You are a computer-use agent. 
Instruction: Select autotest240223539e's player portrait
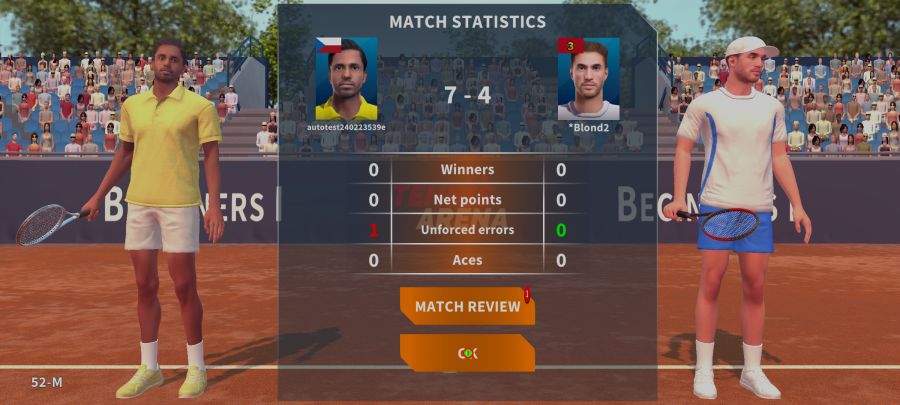(x=346, y=79)
